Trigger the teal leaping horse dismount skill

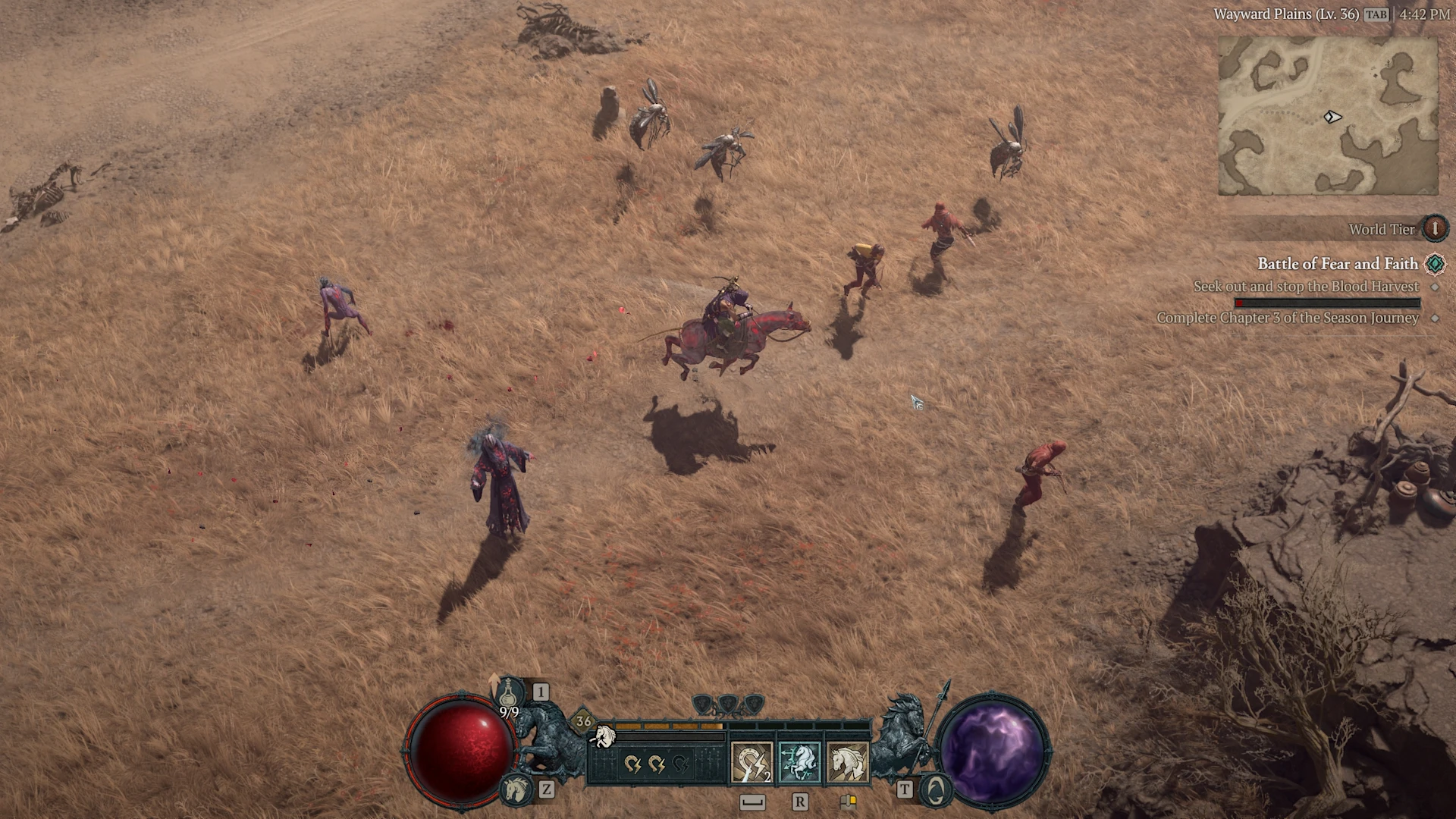point(799,762)
